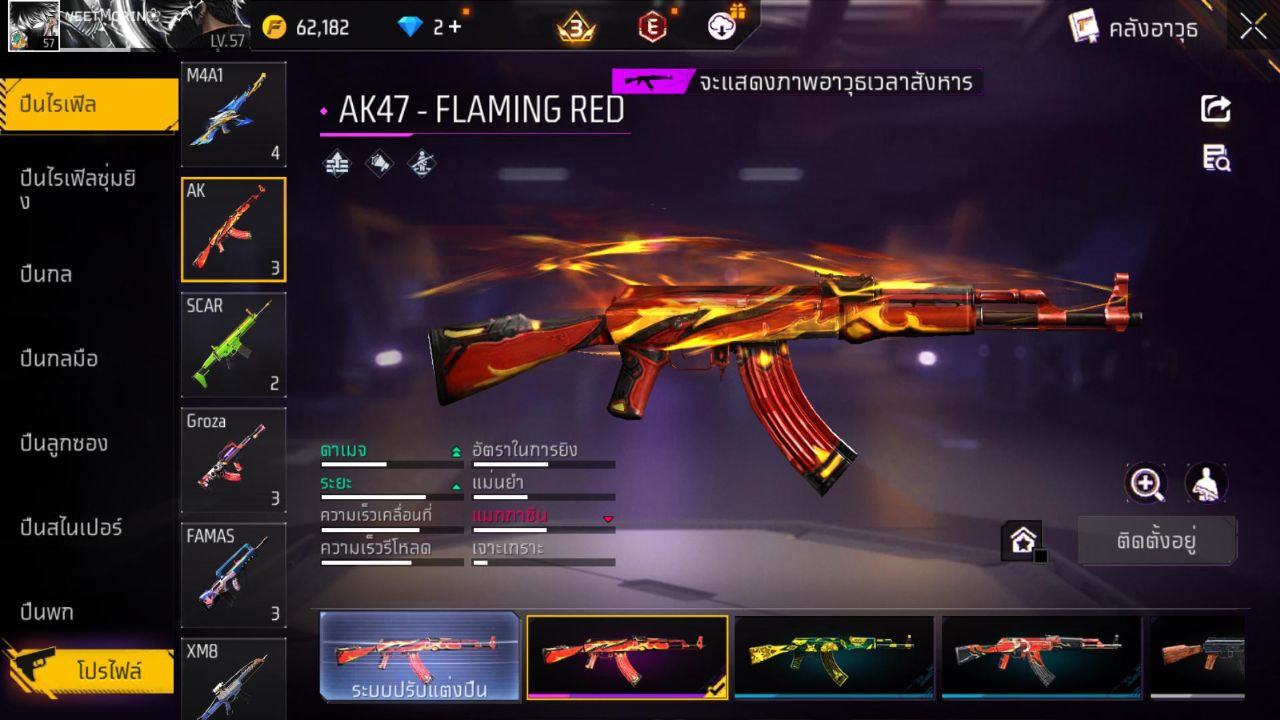Viewport: 1280px width, 720px height.
Task: Click the green up arrow on ตาเมจ stat
Action: point(455,450)
